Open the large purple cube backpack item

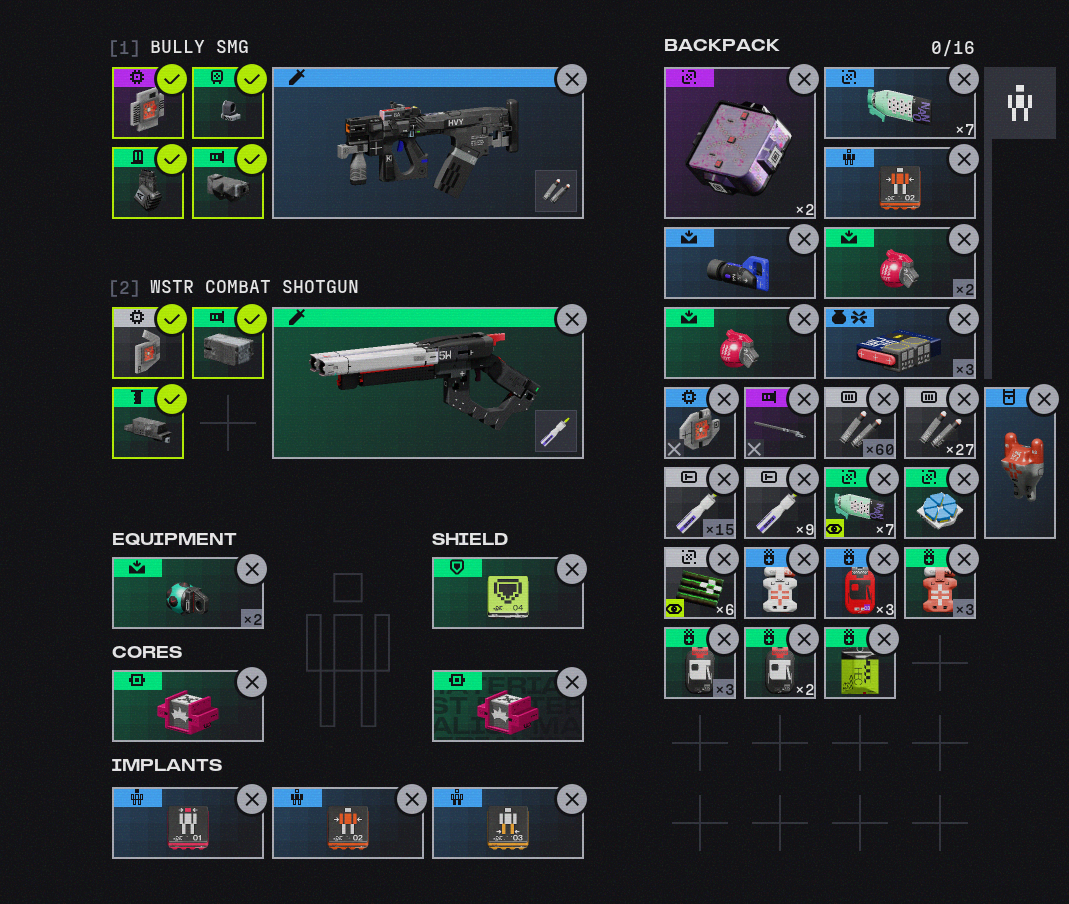[x=739, y=145]
